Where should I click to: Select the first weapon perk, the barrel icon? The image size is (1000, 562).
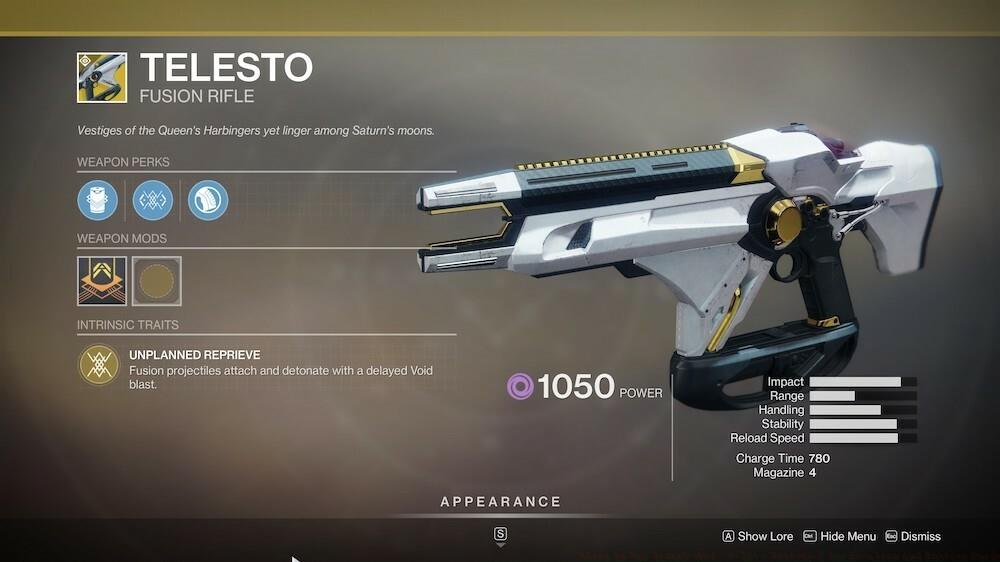click(x=98, y=200)
